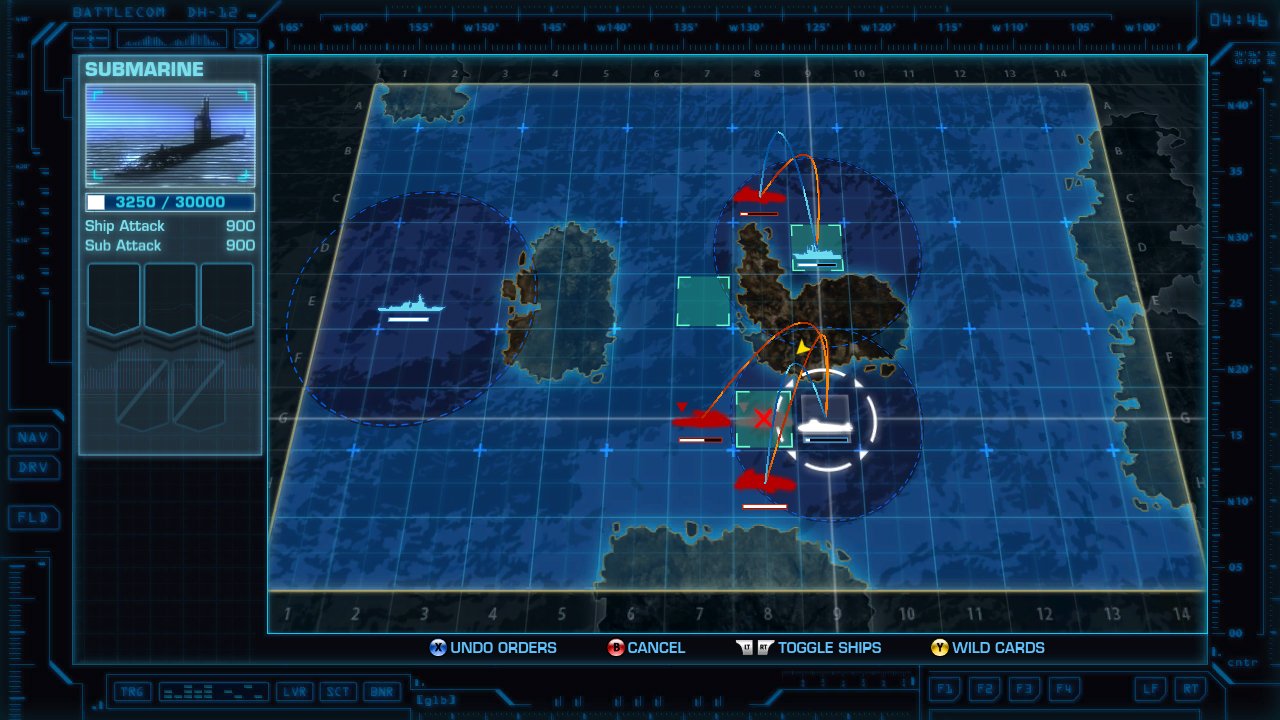Image resolution: width=1280 pixels, height=720 pixels.
Task: Click the Submarine health bar showing 3250/30000
Action: (168, 203)
